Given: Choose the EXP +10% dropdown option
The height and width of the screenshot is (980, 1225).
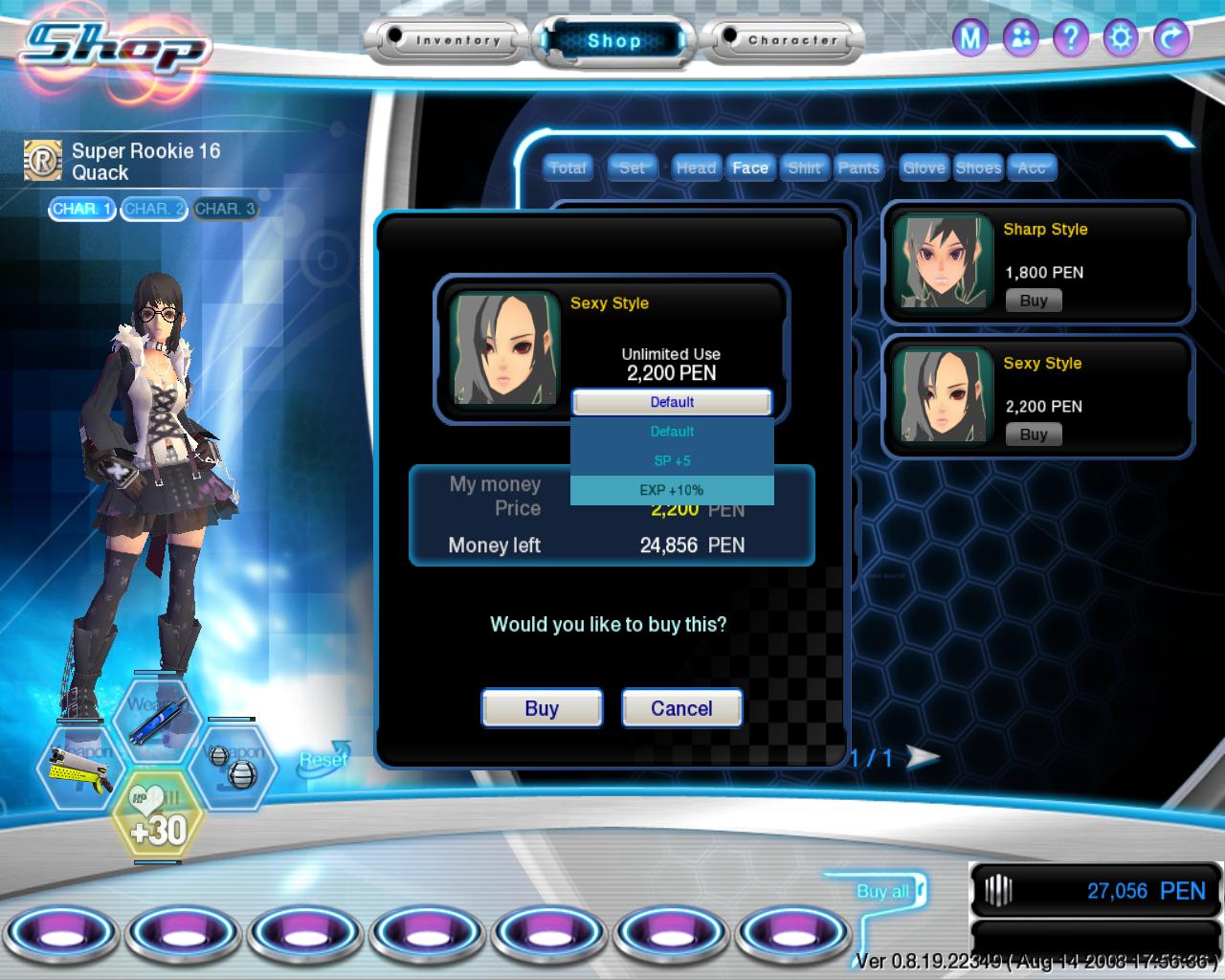Looking at the screenshot, I should [672, 490].
